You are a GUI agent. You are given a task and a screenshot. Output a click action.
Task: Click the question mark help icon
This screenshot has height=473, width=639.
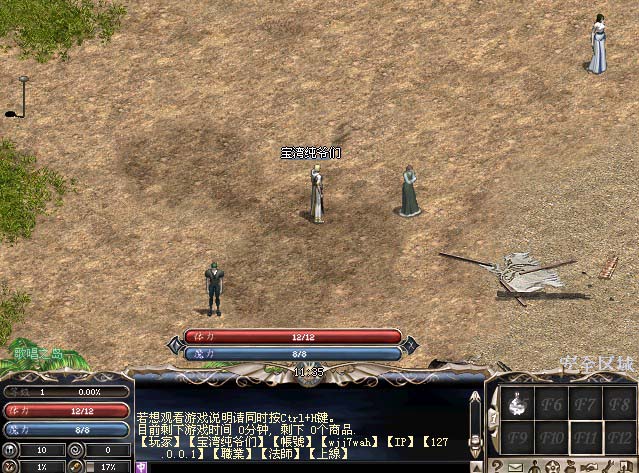click(497, 466)
